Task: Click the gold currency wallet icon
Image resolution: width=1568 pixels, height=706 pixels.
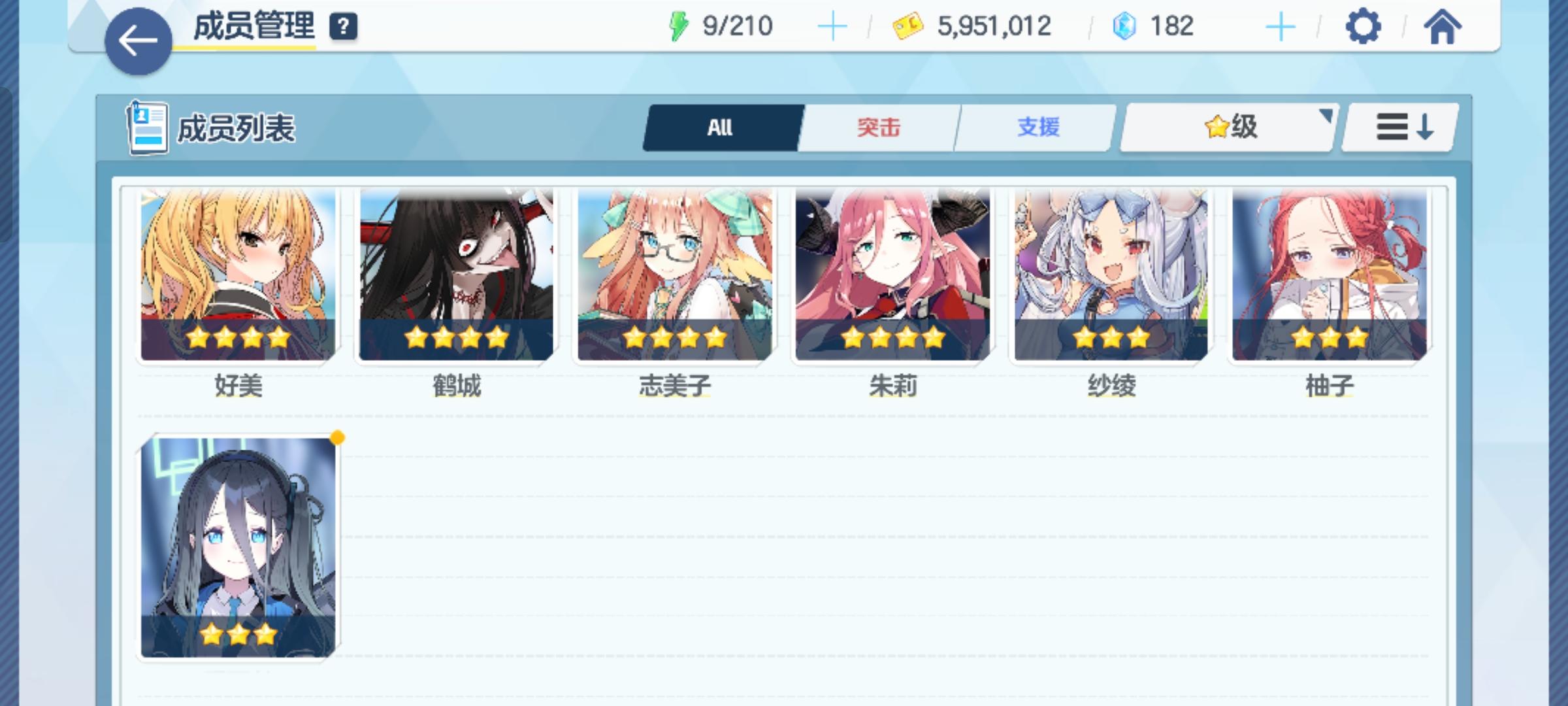Action: (x=908, y=26)
